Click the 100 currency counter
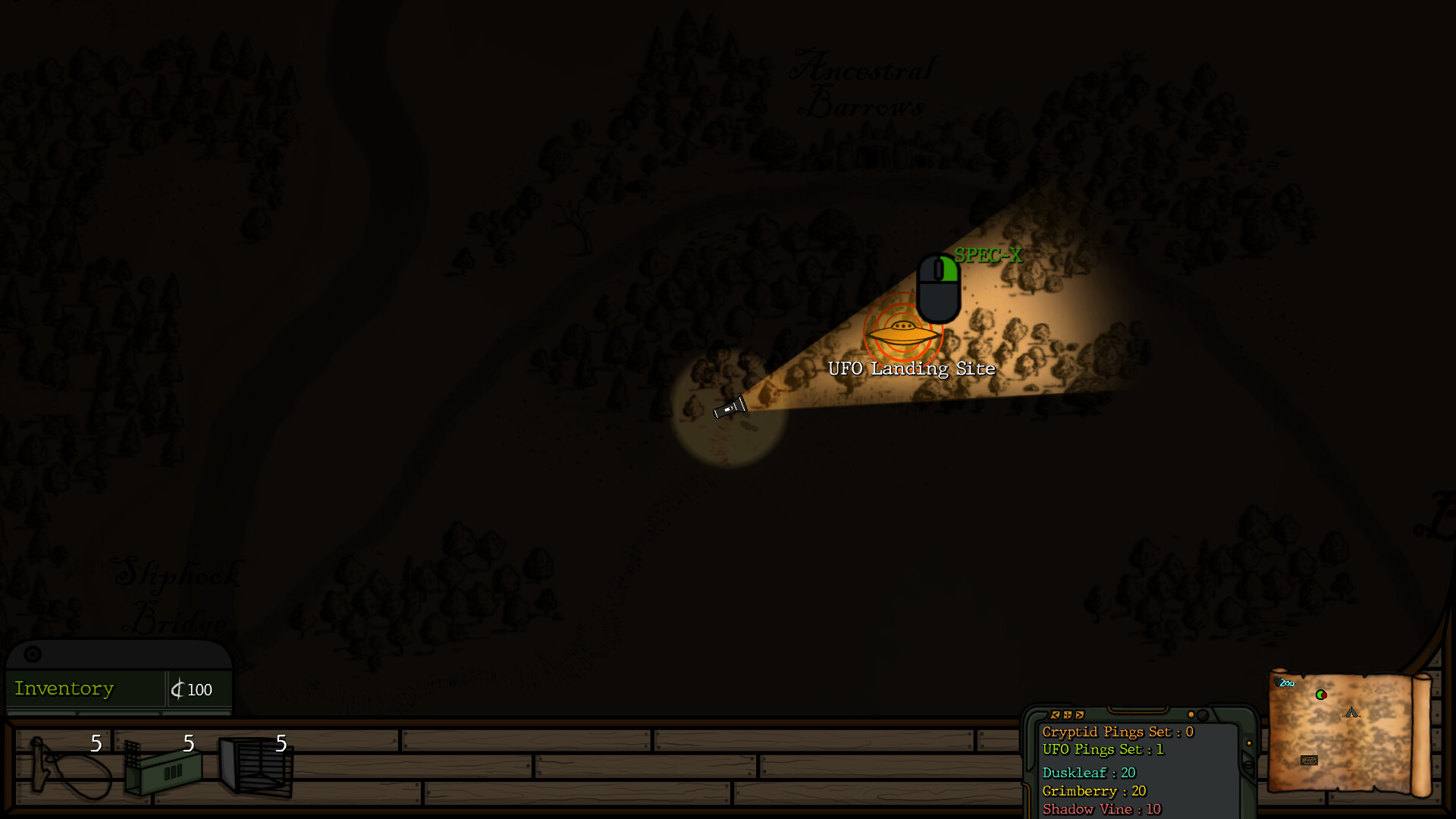The height and width of the screenshot is (819, 1456). coord(193,690)
